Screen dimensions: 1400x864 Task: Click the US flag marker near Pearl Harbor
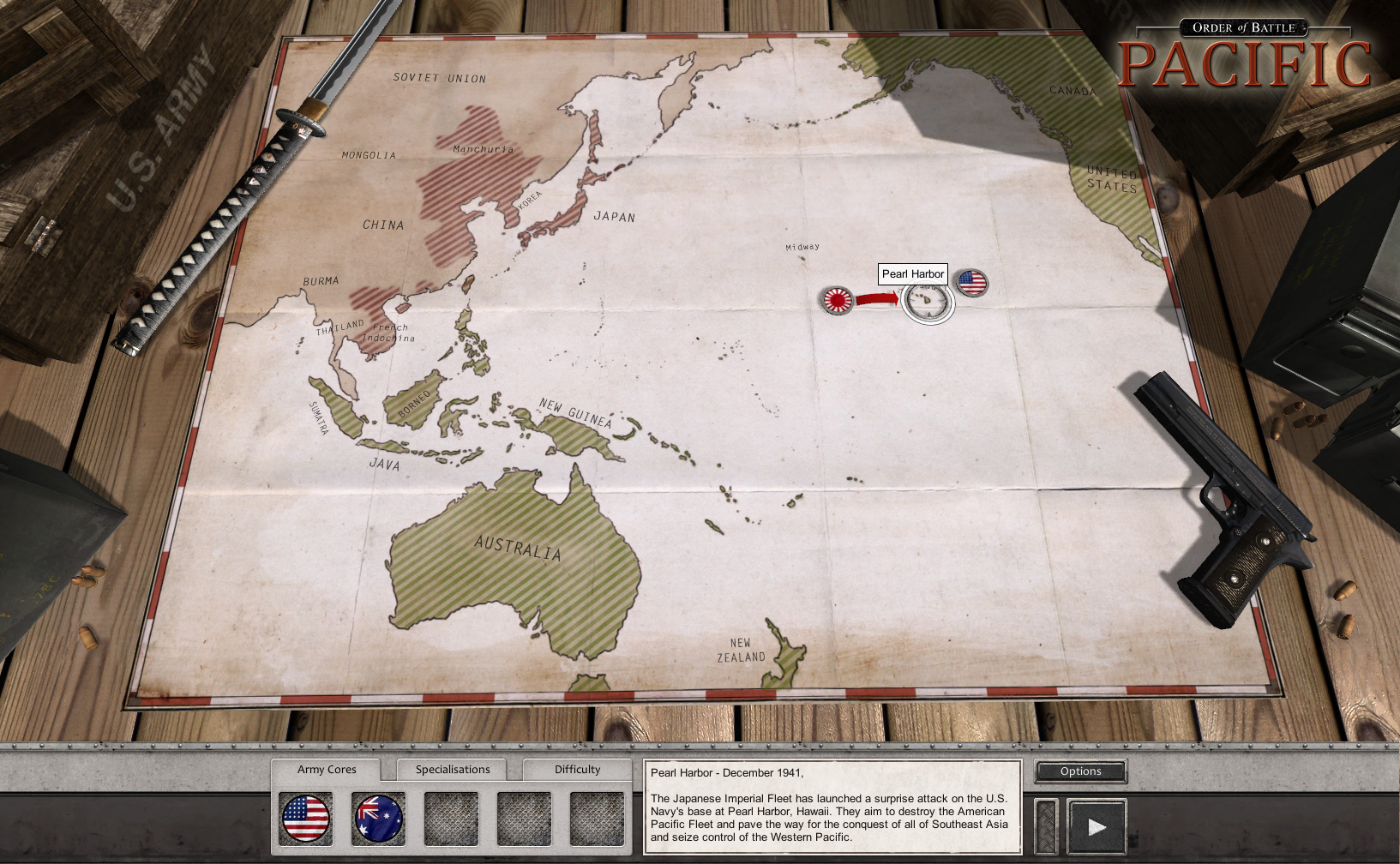click(x=971, y=282)
